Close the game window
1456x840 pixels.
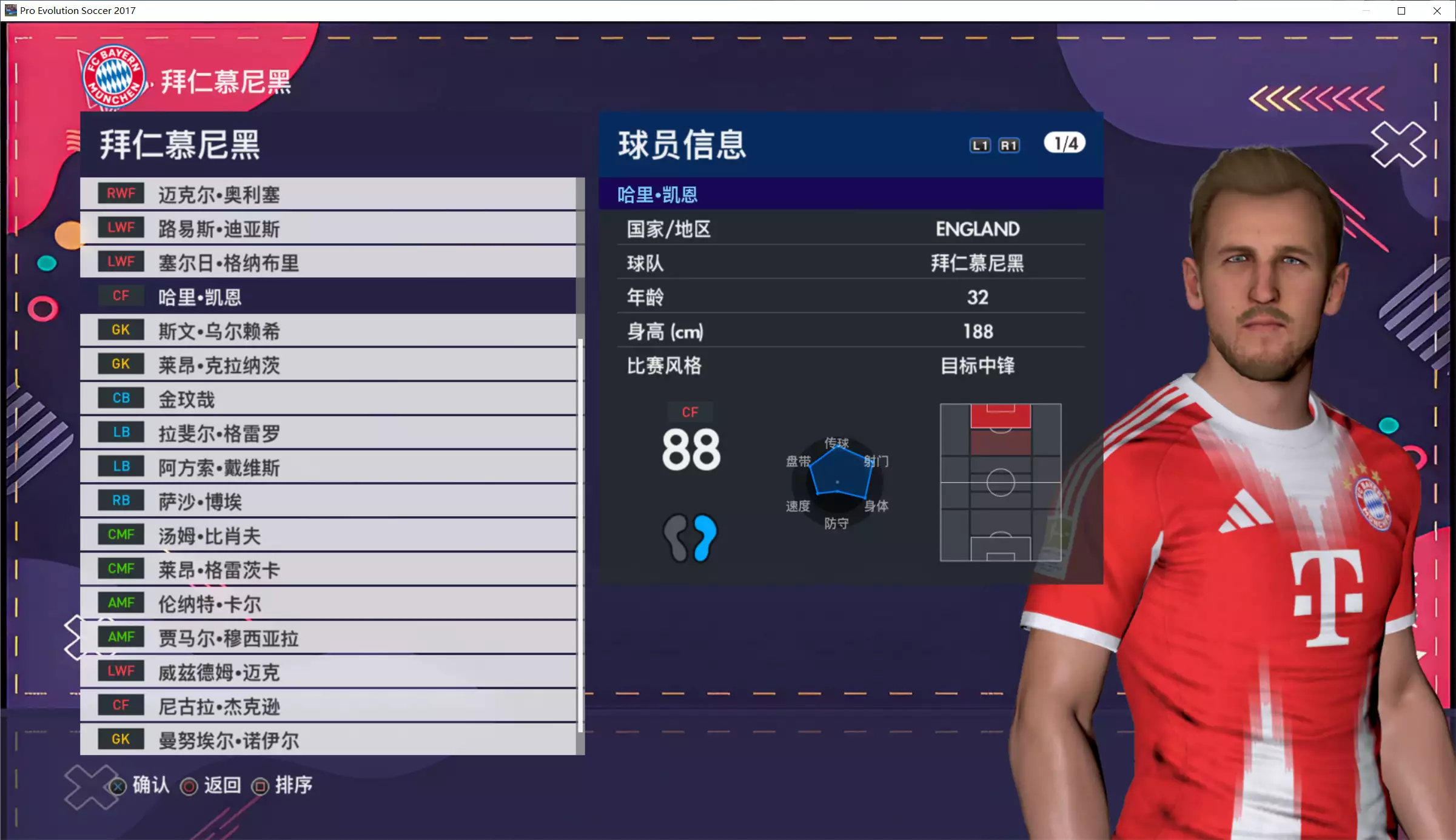[x=1437, y=11]
